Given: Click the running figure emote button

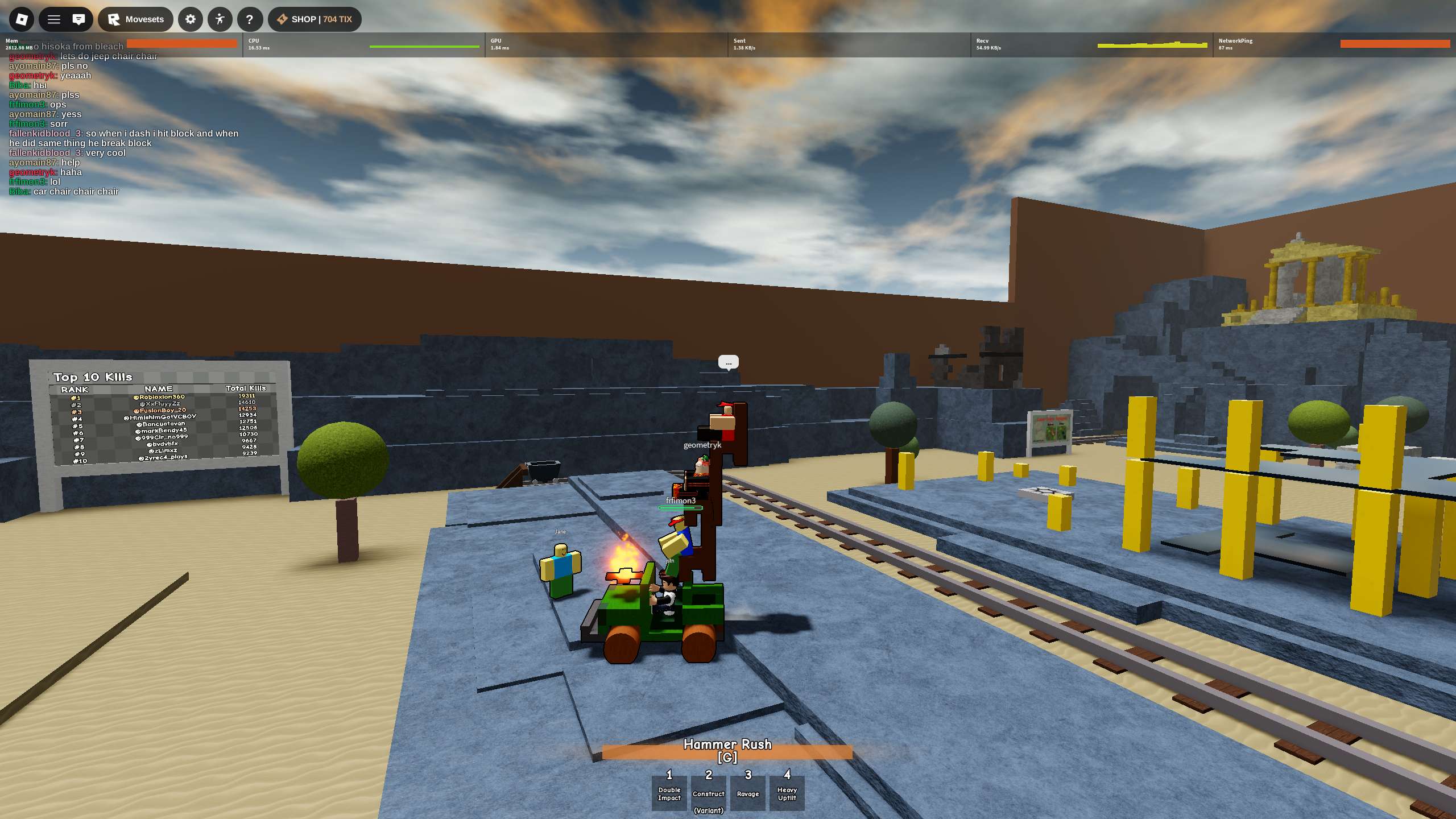Looking at the screenshot, I should point(220,19).
